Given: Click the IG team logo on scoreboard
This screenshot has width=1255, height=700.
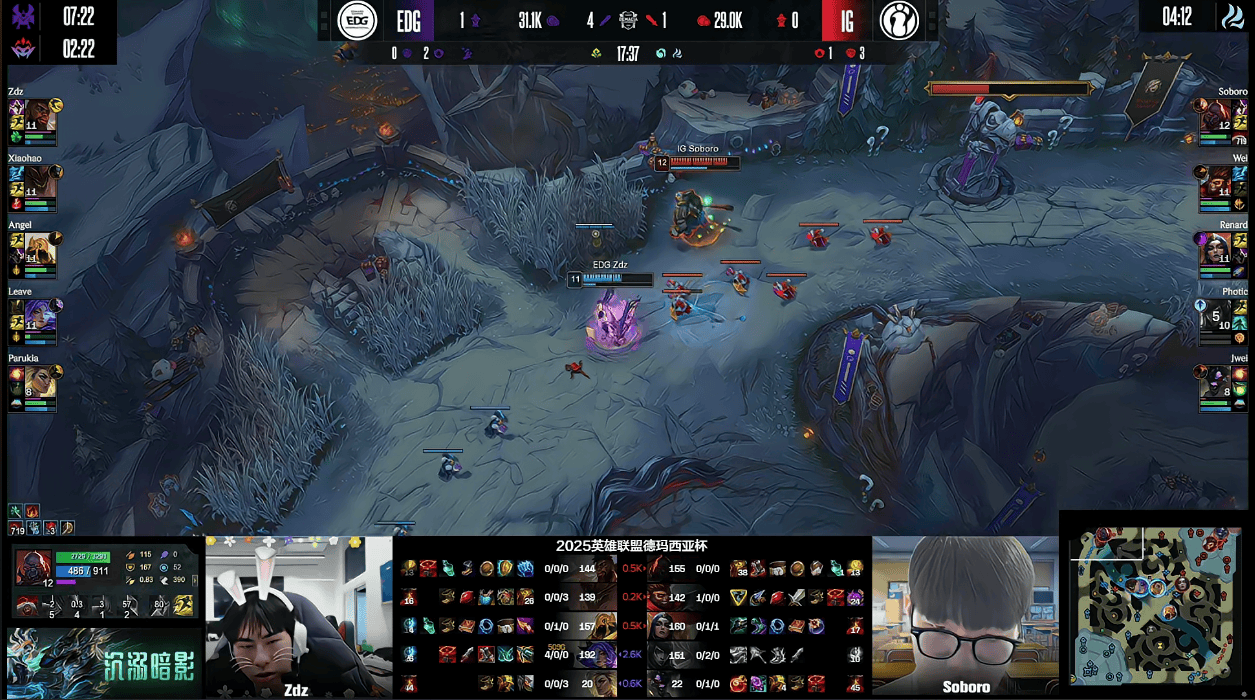Looking at the screenshot, I should pyautogui.click(x=899, y=20).
